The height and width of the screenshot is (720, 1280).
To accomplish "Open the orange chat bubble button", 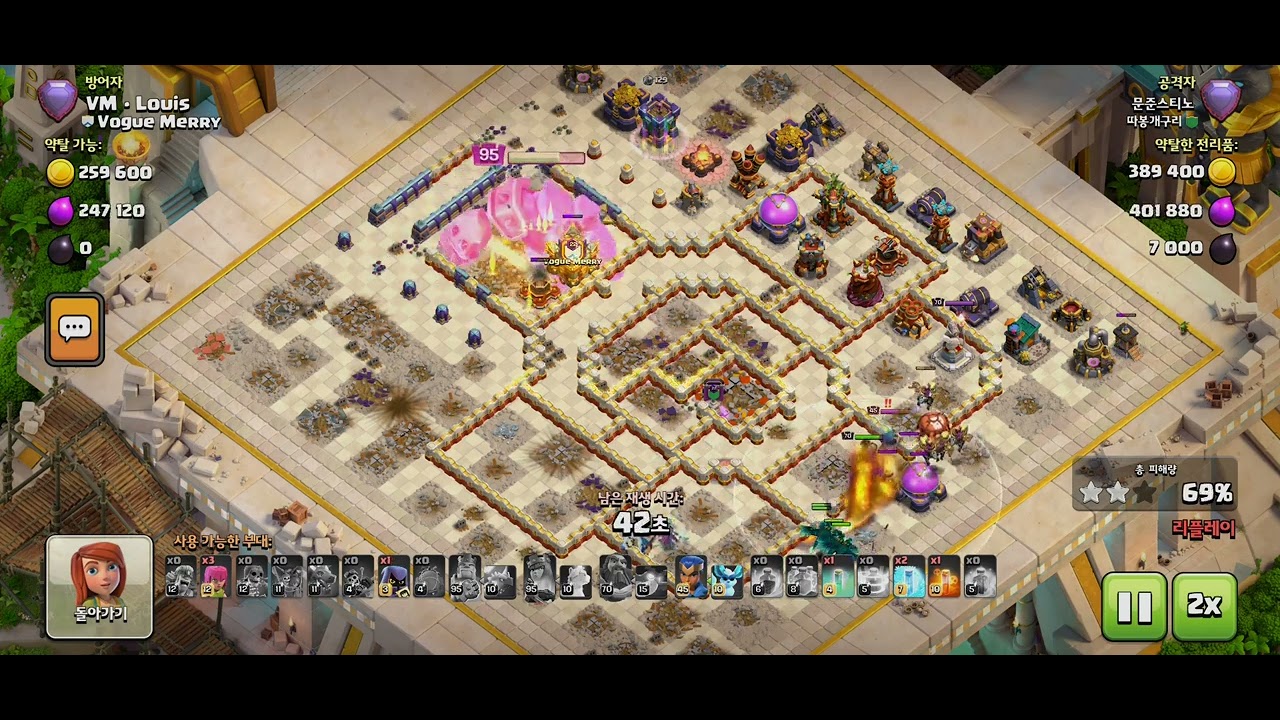I will click(x=75, y=329).
